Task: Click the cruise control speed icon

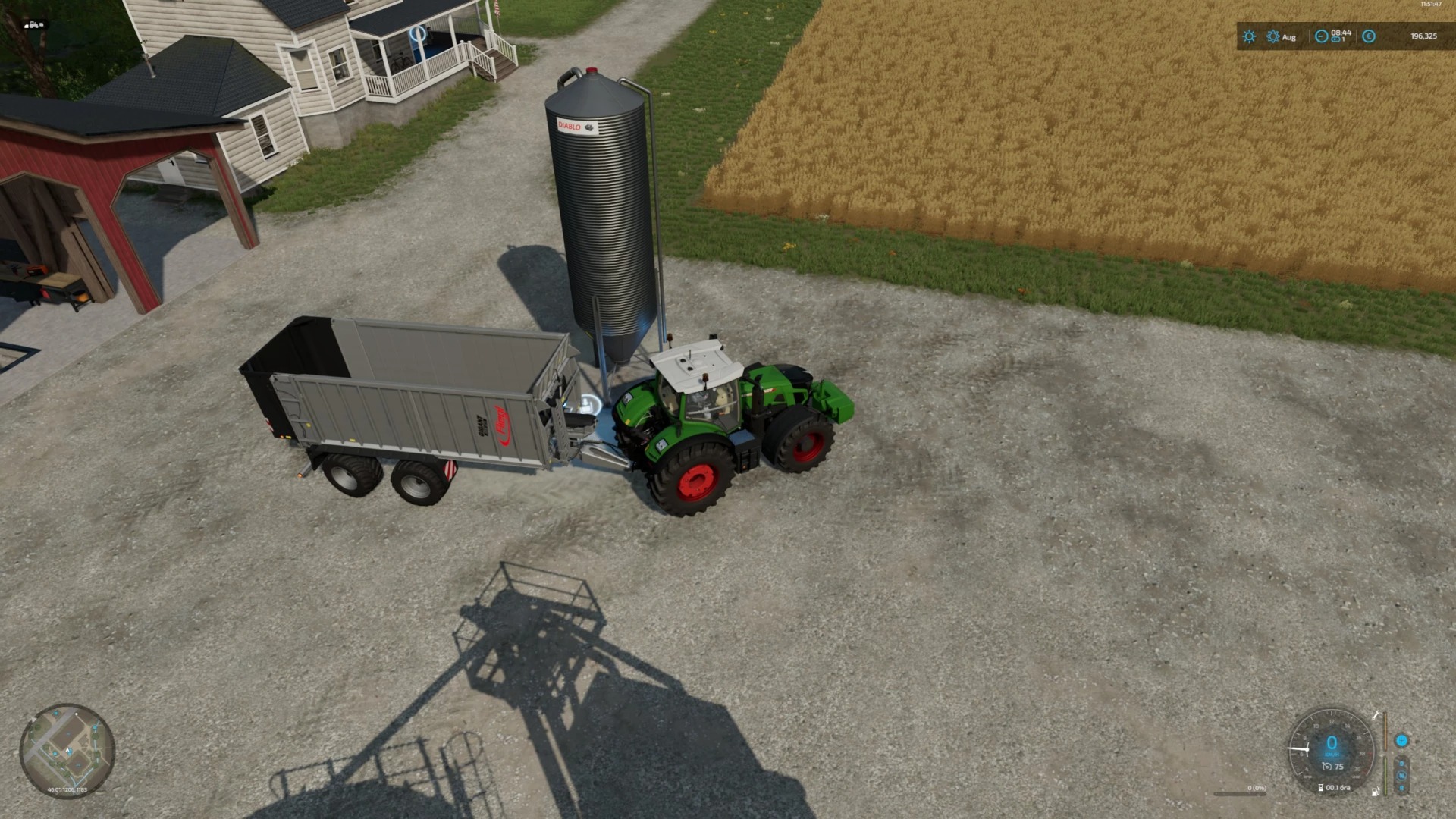Action: tap(1327, 767)
